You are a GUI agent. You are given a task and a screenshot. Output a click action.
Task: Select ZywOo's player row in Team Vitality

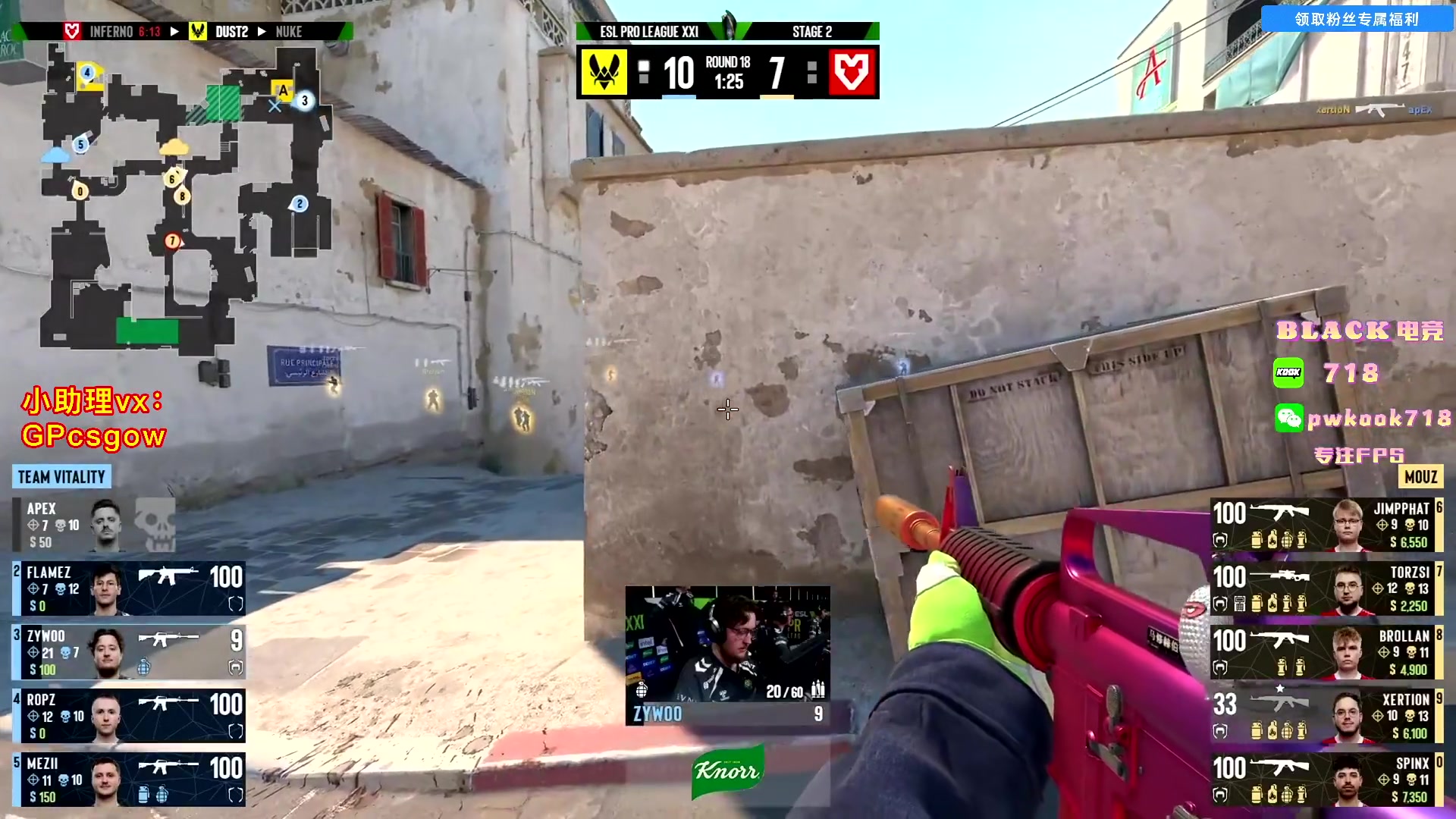click(129, 652)
